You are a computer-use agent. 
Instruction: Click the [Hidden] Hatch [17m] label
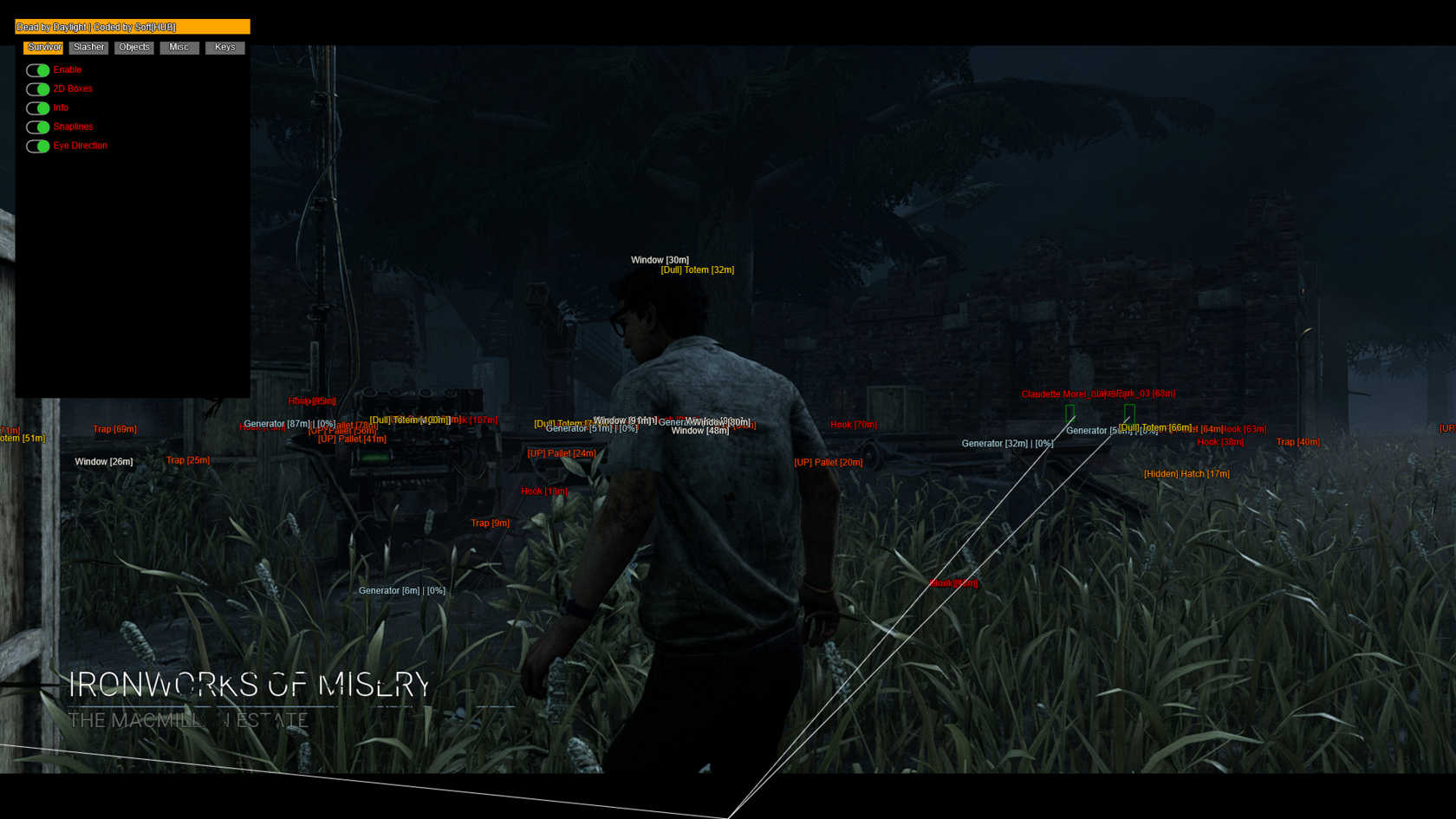[1186, 474]
